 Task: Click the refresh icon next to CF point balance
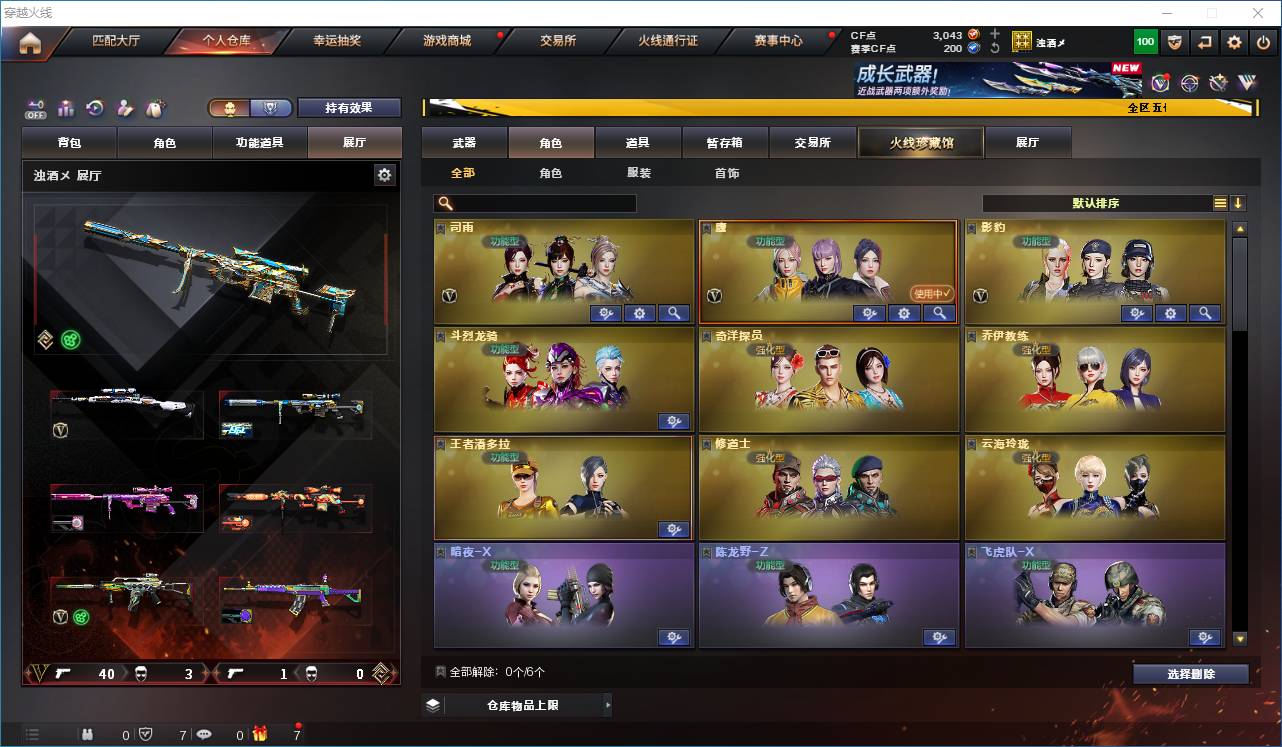(x=995, y=47)
